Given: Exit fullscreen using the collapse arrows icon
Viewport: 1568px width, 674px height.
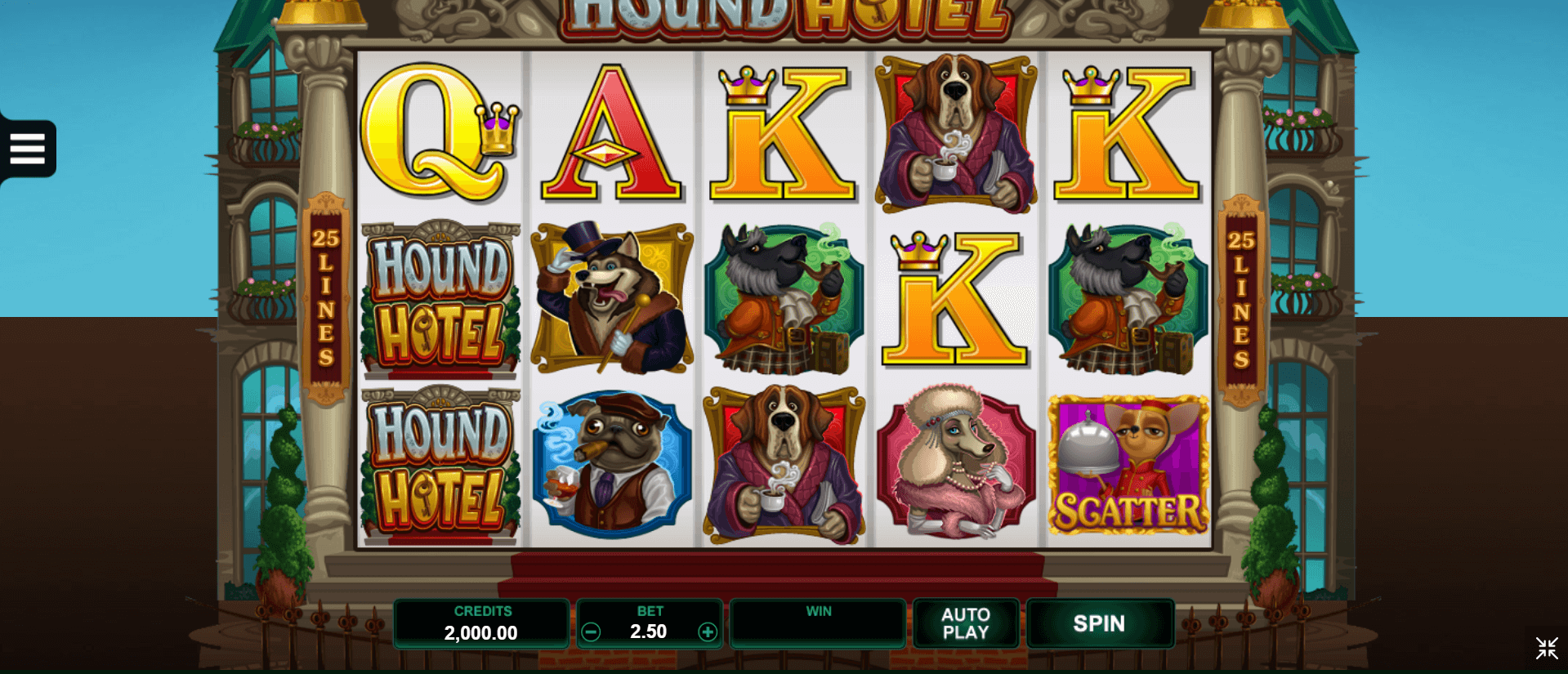Looking at the screenshot, I should pos(1546,649).
